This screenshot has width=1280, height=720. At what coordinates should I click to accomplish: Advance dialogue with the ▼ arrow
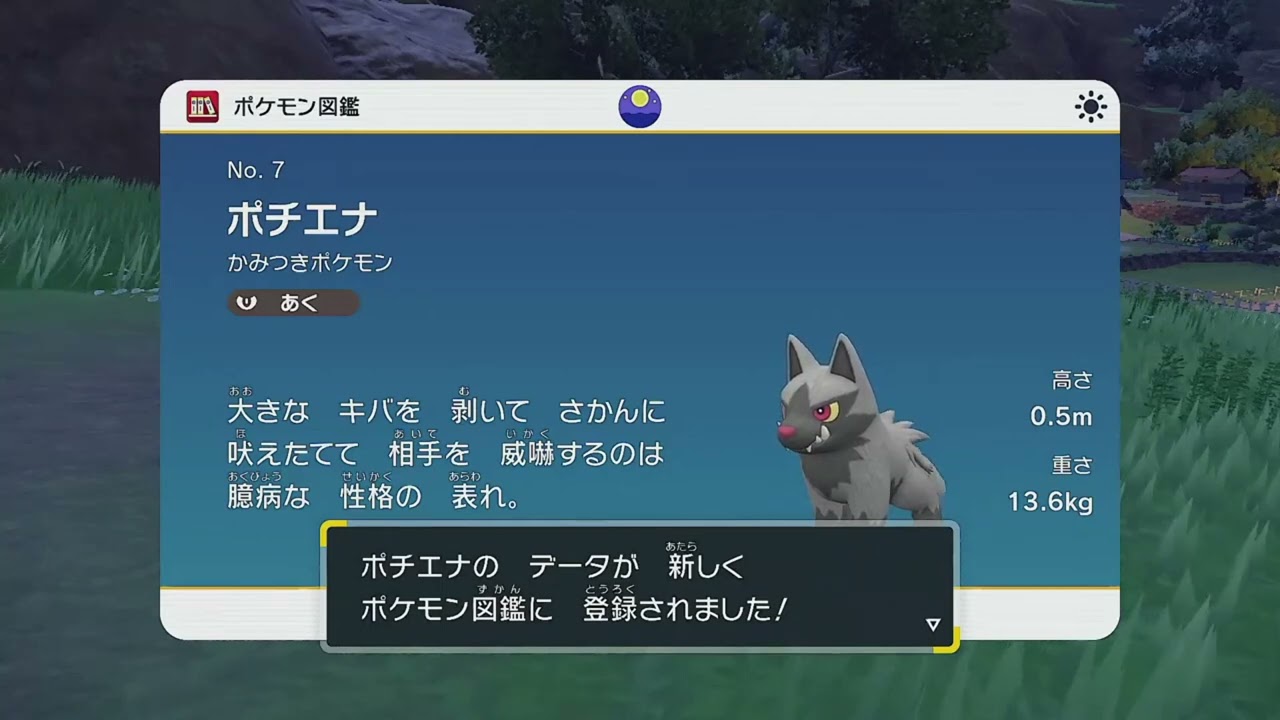[933, 623]
